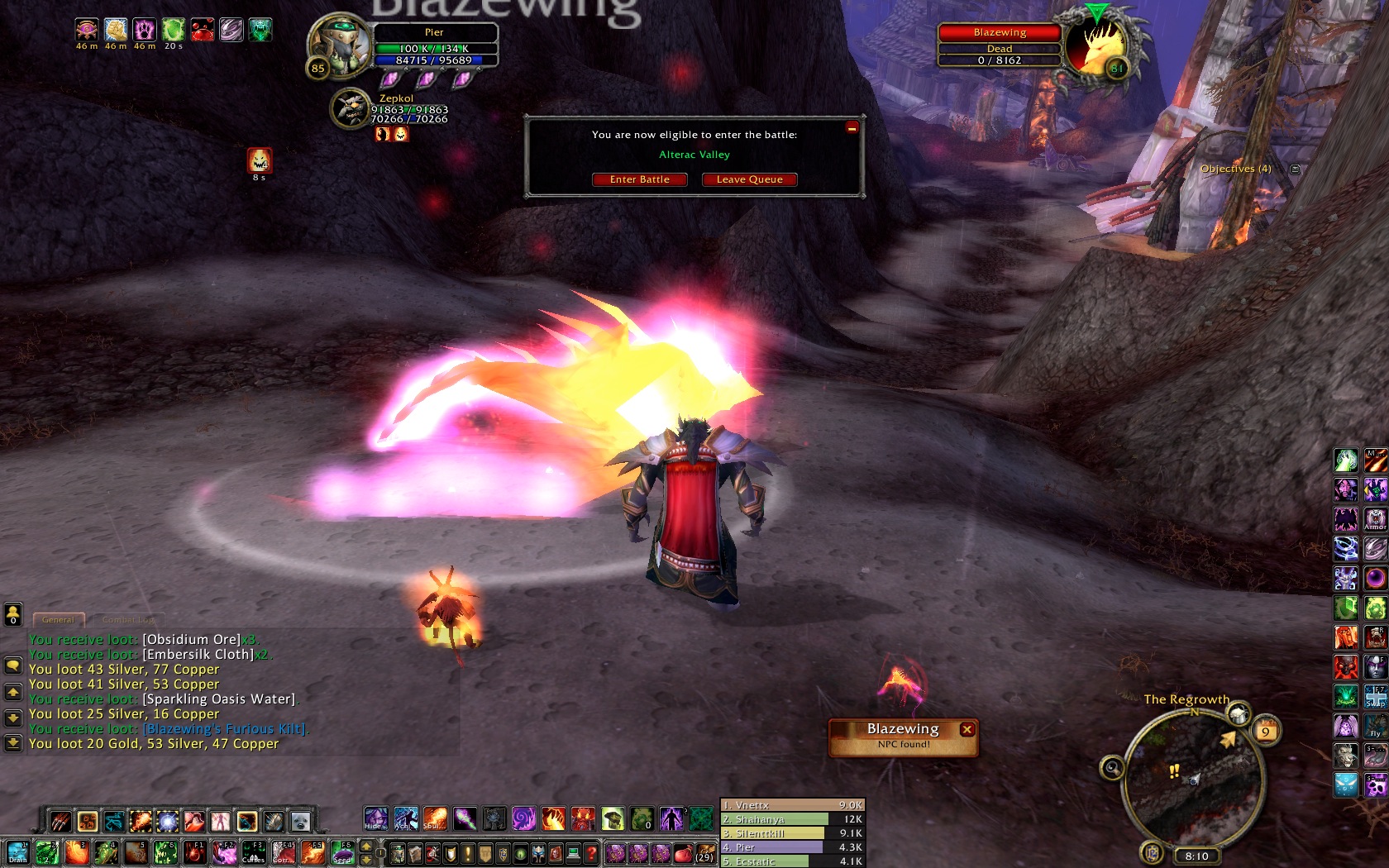Screen dimensions: 1389x868
Task: Click the Pier player portrait
Action: tap(340, 44)
